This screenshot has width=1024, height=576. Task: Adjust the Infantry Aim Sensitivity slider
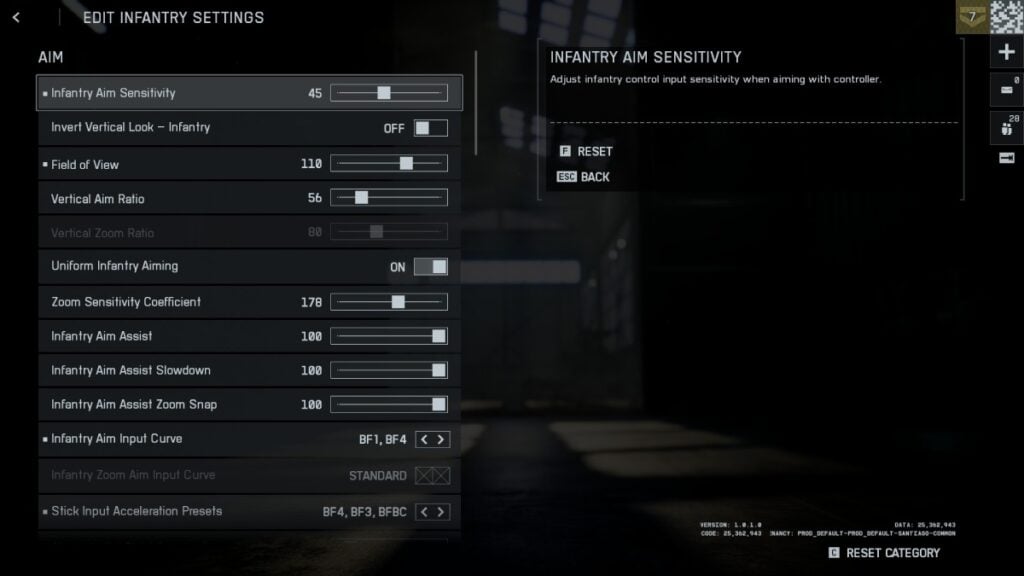point(384,93)
